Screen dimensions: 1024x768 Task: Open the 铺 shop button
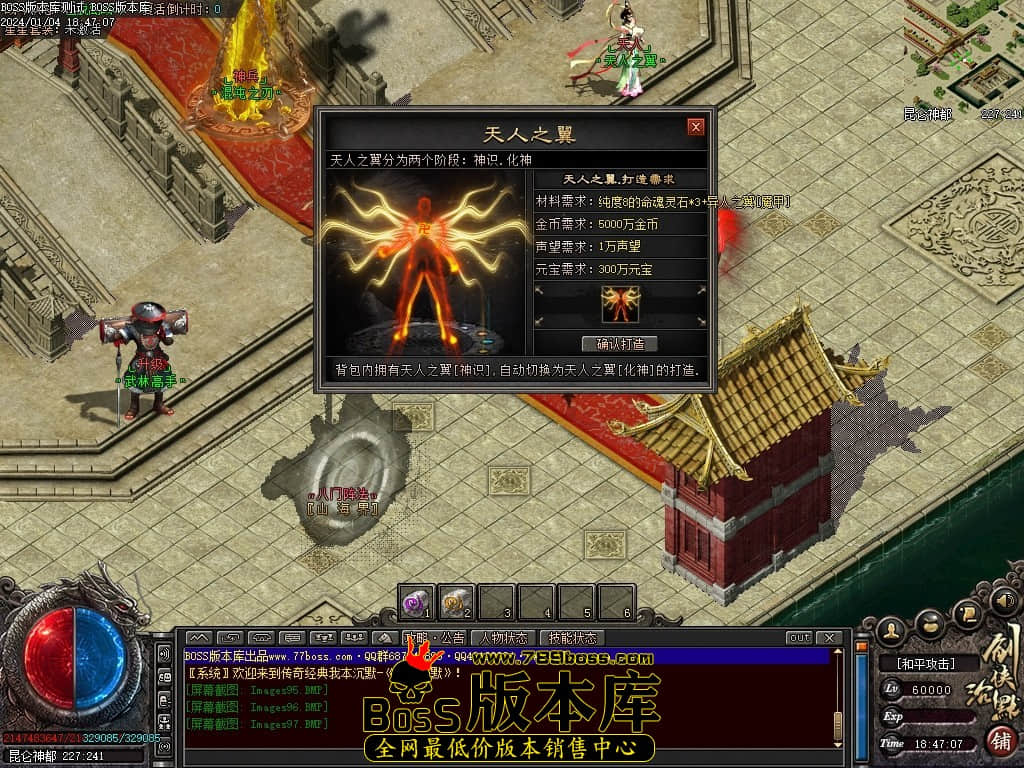pyautogui.click(x=998, y=740)
